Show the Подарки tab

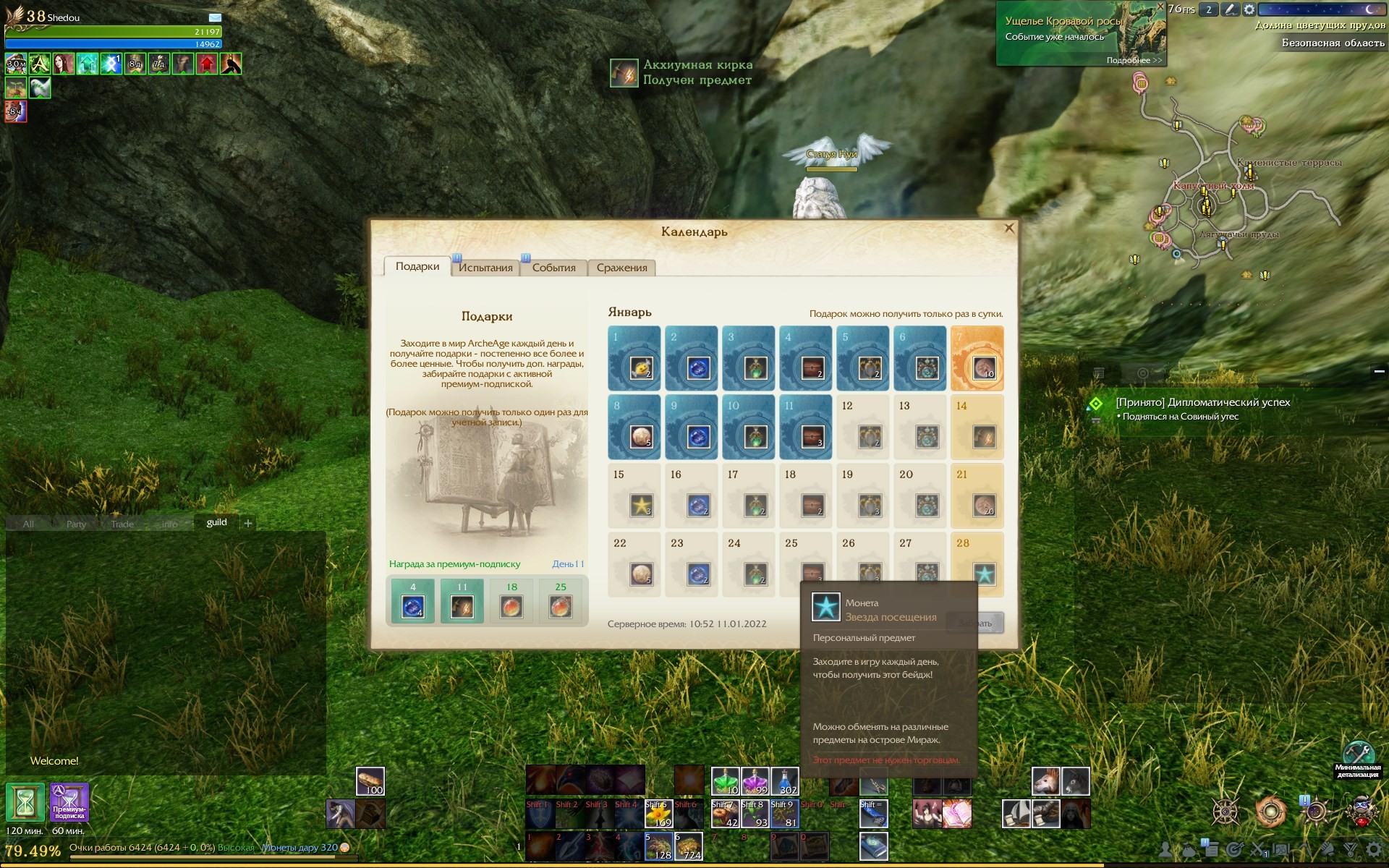(x=417, y=267)
